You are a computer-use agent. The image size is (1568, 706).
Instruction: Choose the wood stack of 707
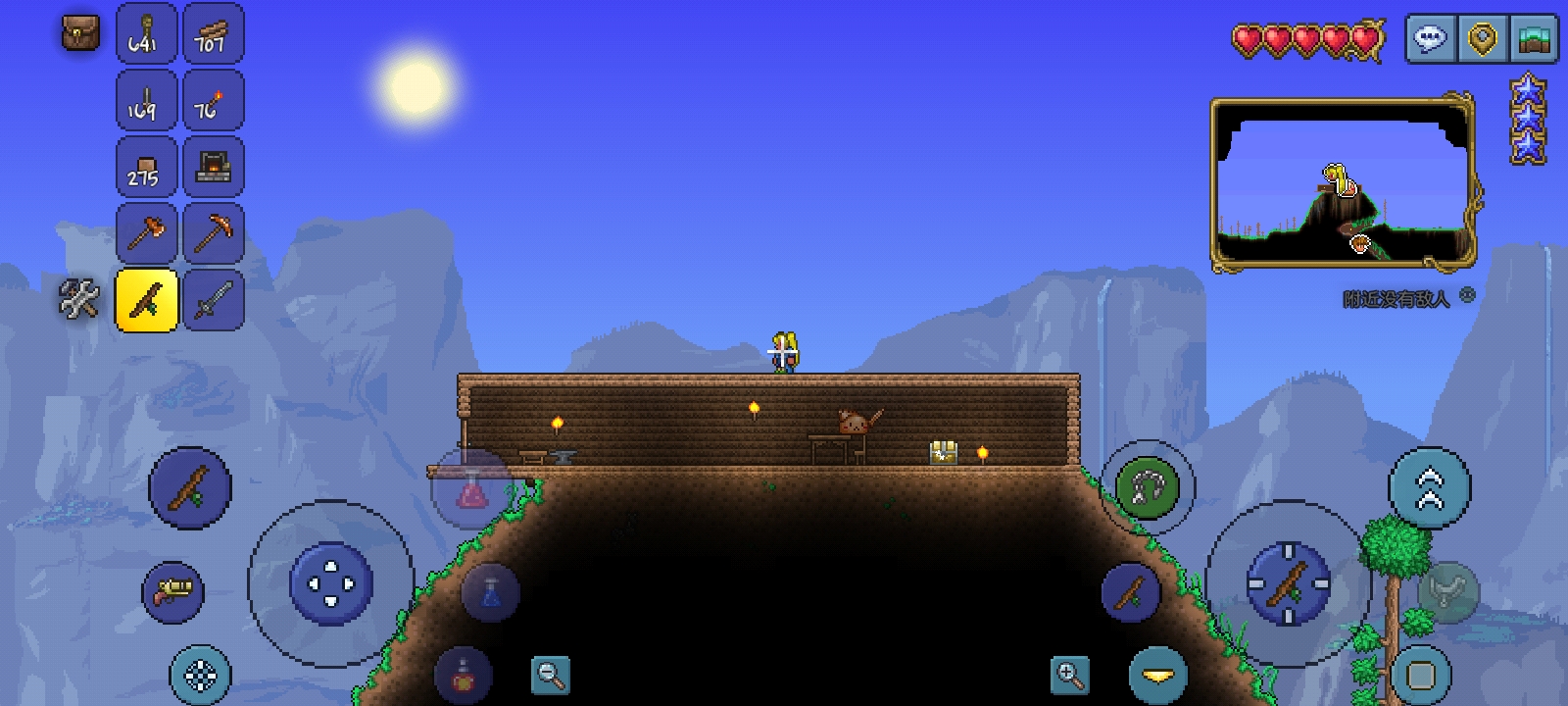tap(213, 34)
